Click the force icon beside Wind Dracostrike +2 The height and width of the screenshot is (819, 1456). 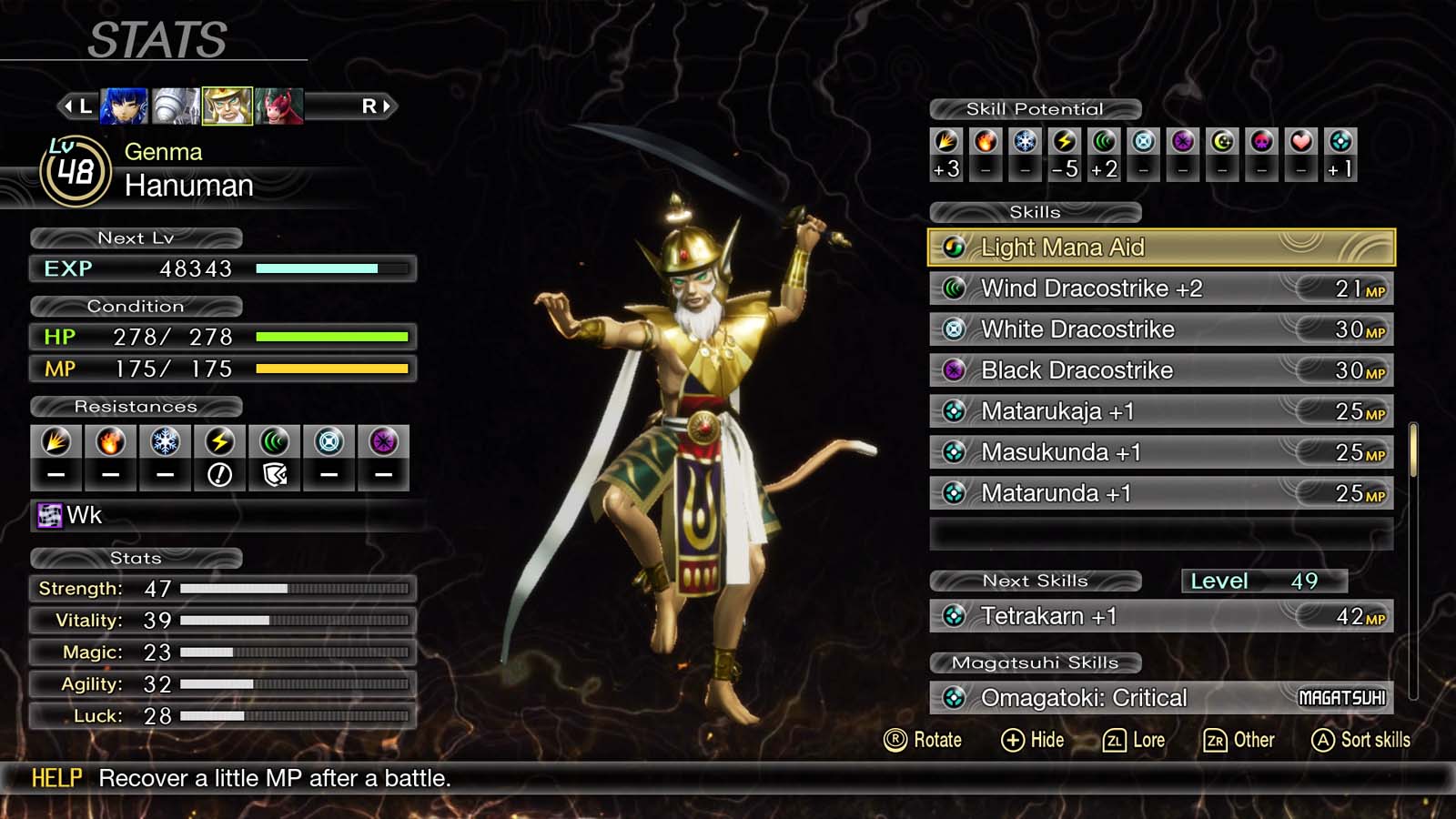pos(954,288)
